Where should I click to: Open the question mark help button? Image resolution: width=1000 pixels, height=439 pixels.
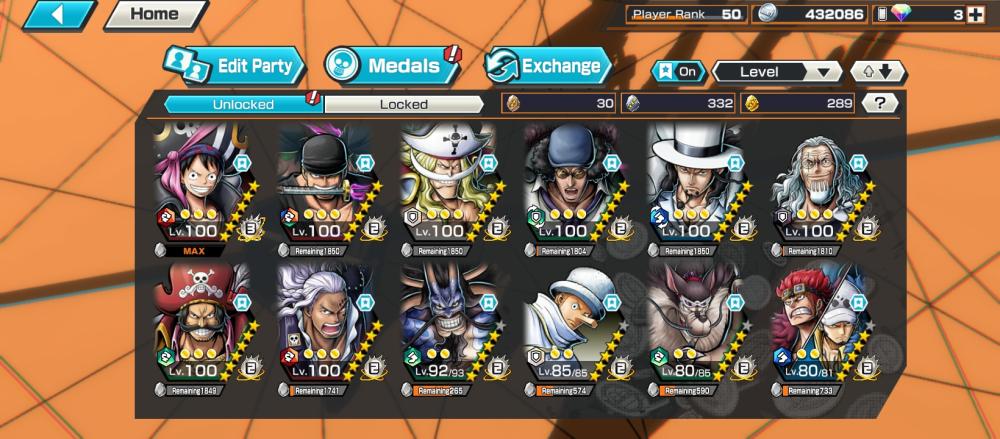pyautogui.click(x=879, y=103)
